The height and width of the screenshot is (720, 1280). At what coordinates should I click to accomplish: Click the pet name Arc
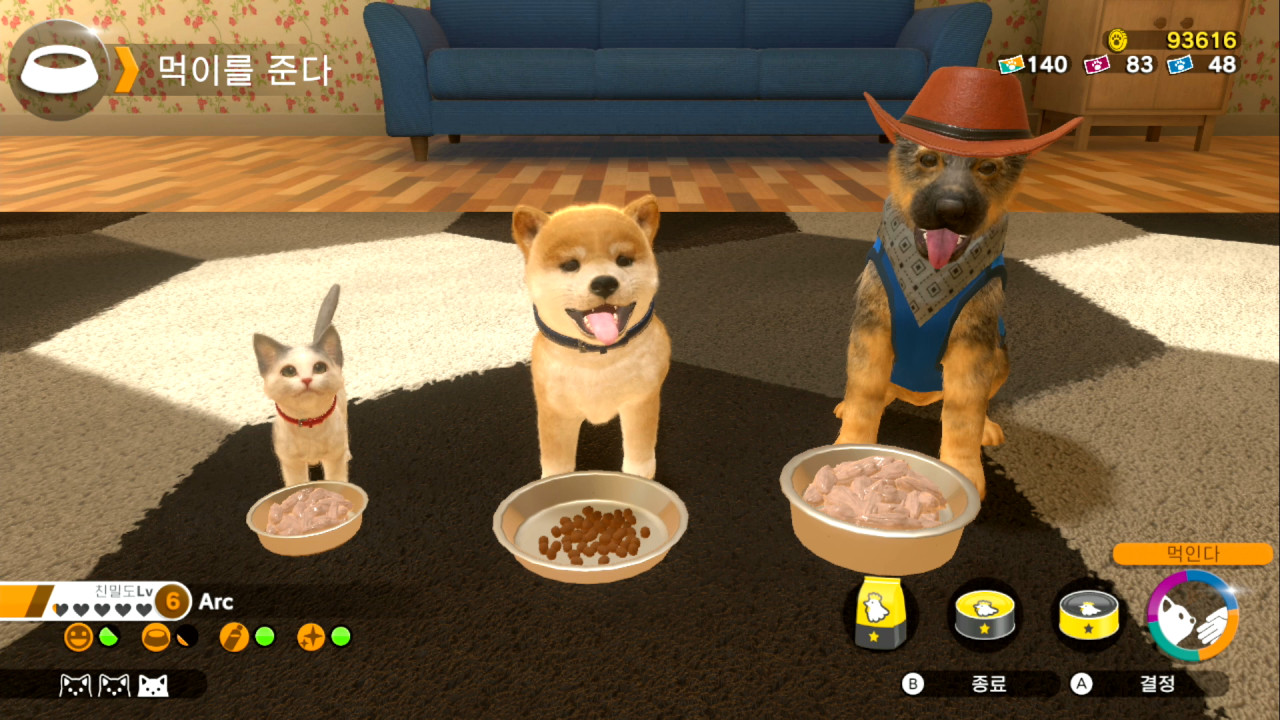217,603
